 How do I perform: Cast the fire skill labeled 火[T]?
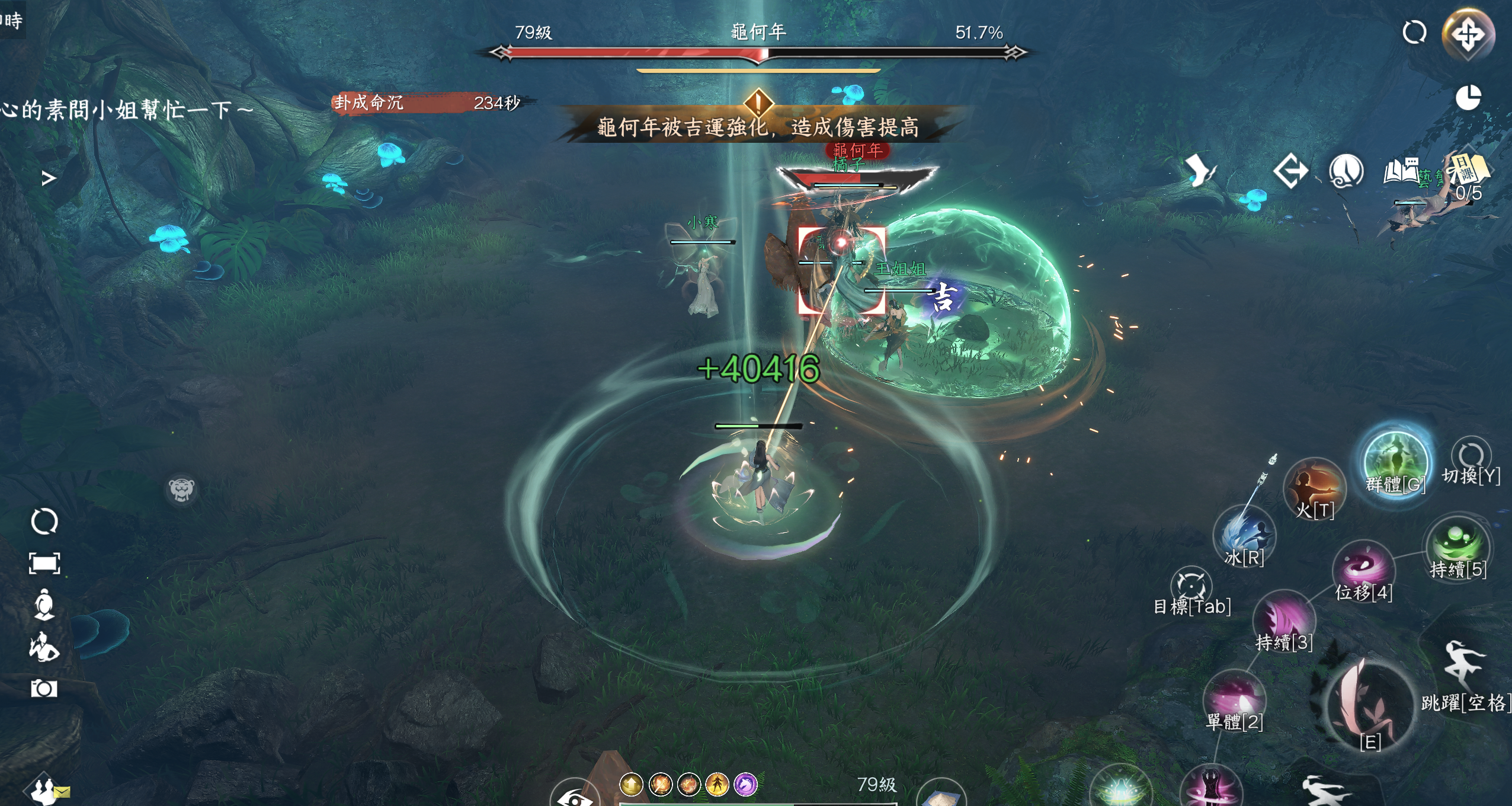tap(1315, 488)
